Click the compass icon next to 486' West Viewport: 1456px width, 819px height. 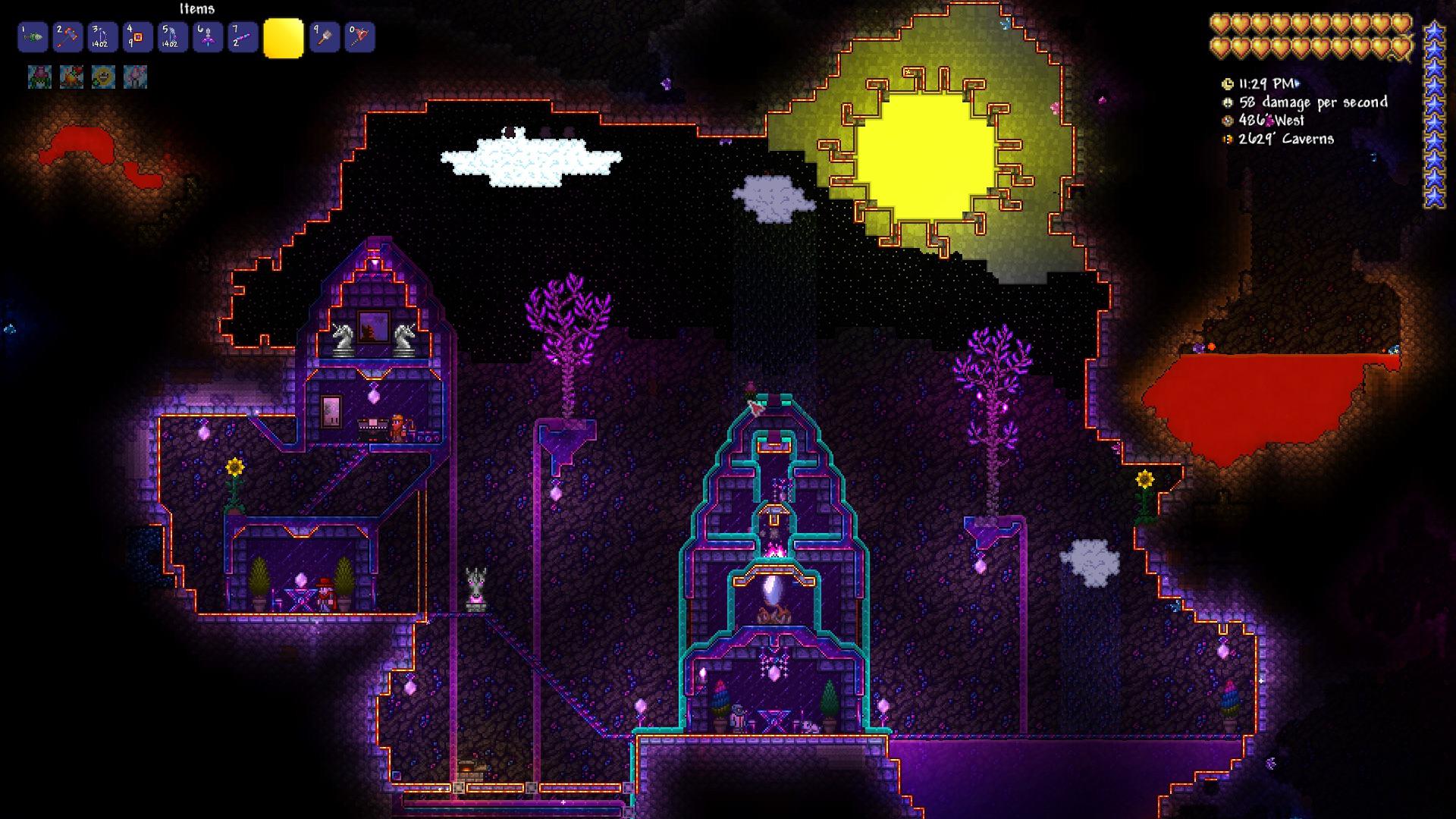[1228, 121]
